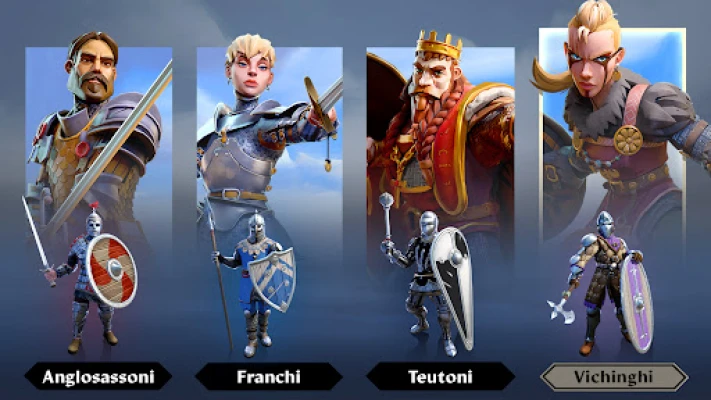Select the Anglosassoni faction button
The height and width of the screenshot is (400, 711).
click(97, 377)
